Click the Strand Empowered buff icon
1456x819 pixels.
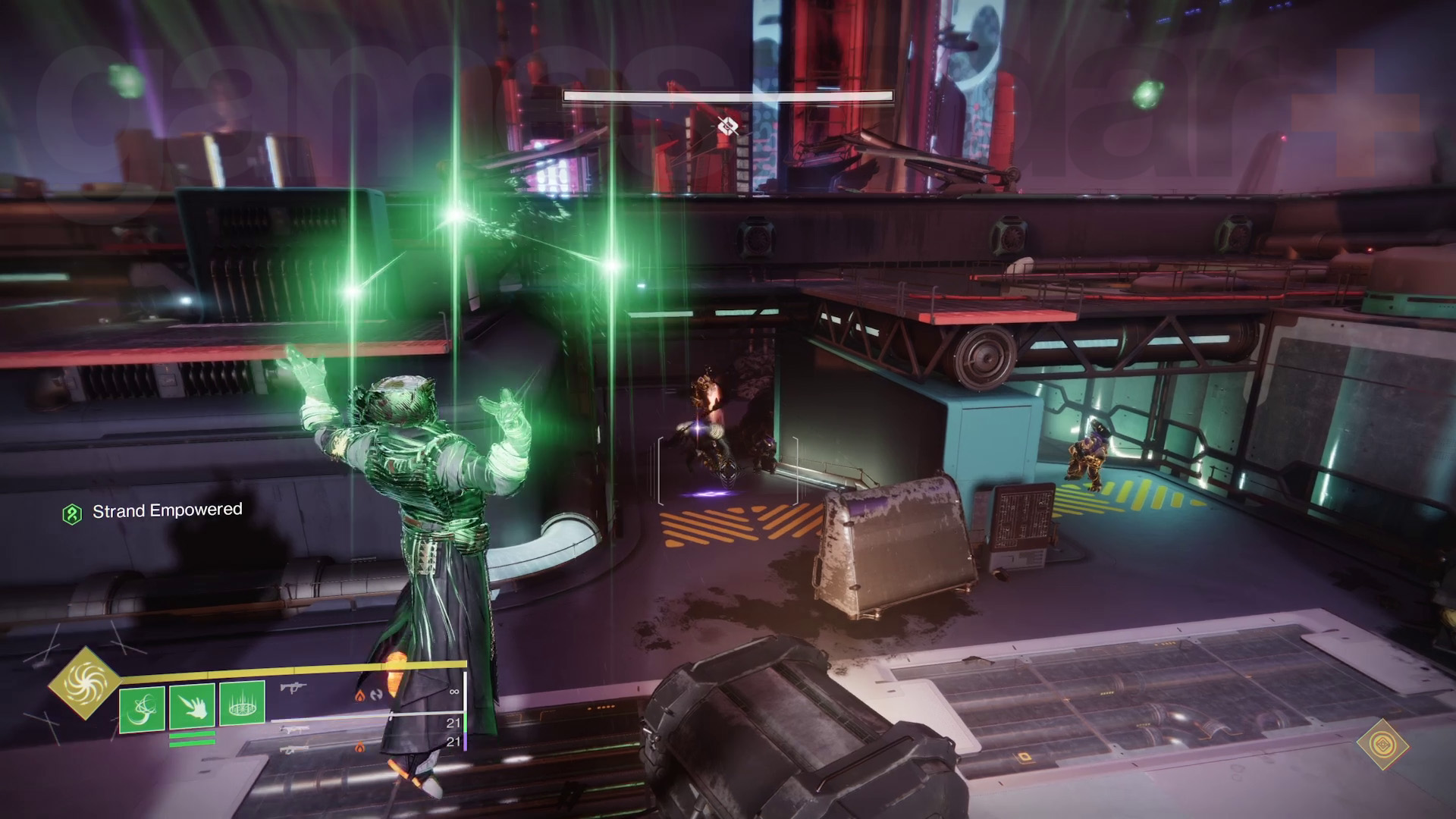(73, 511)
